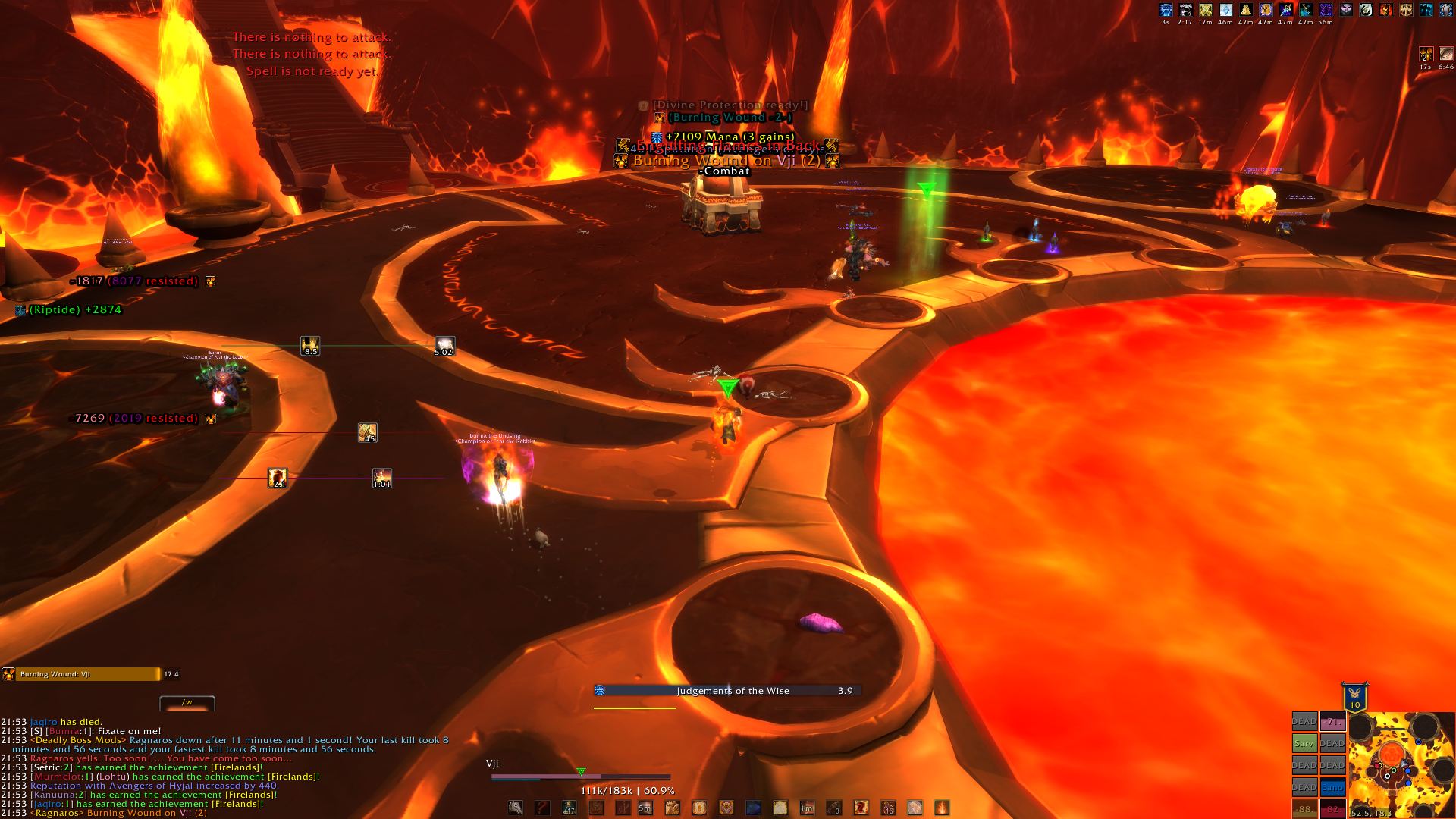Activate the action button with 5m cooldown
Screen dimensions: 1456x819
click(x=645, y=808)
